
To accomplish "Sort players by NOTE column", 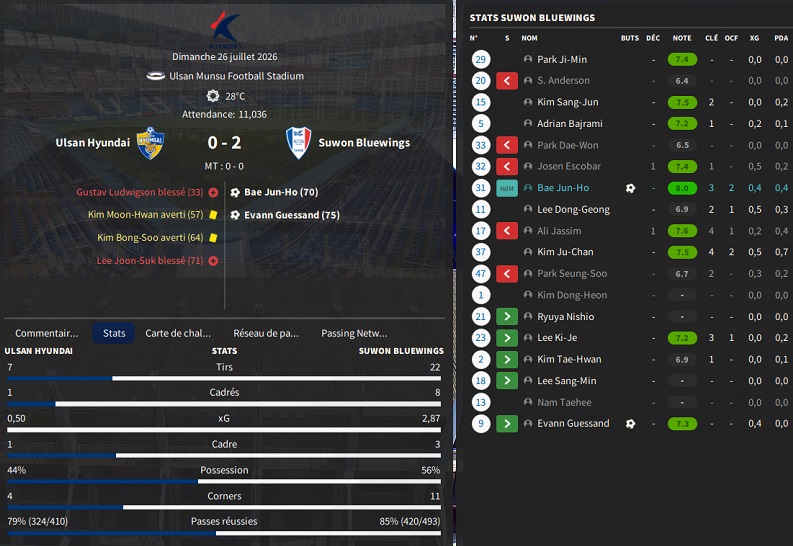I will pos(682,38).
